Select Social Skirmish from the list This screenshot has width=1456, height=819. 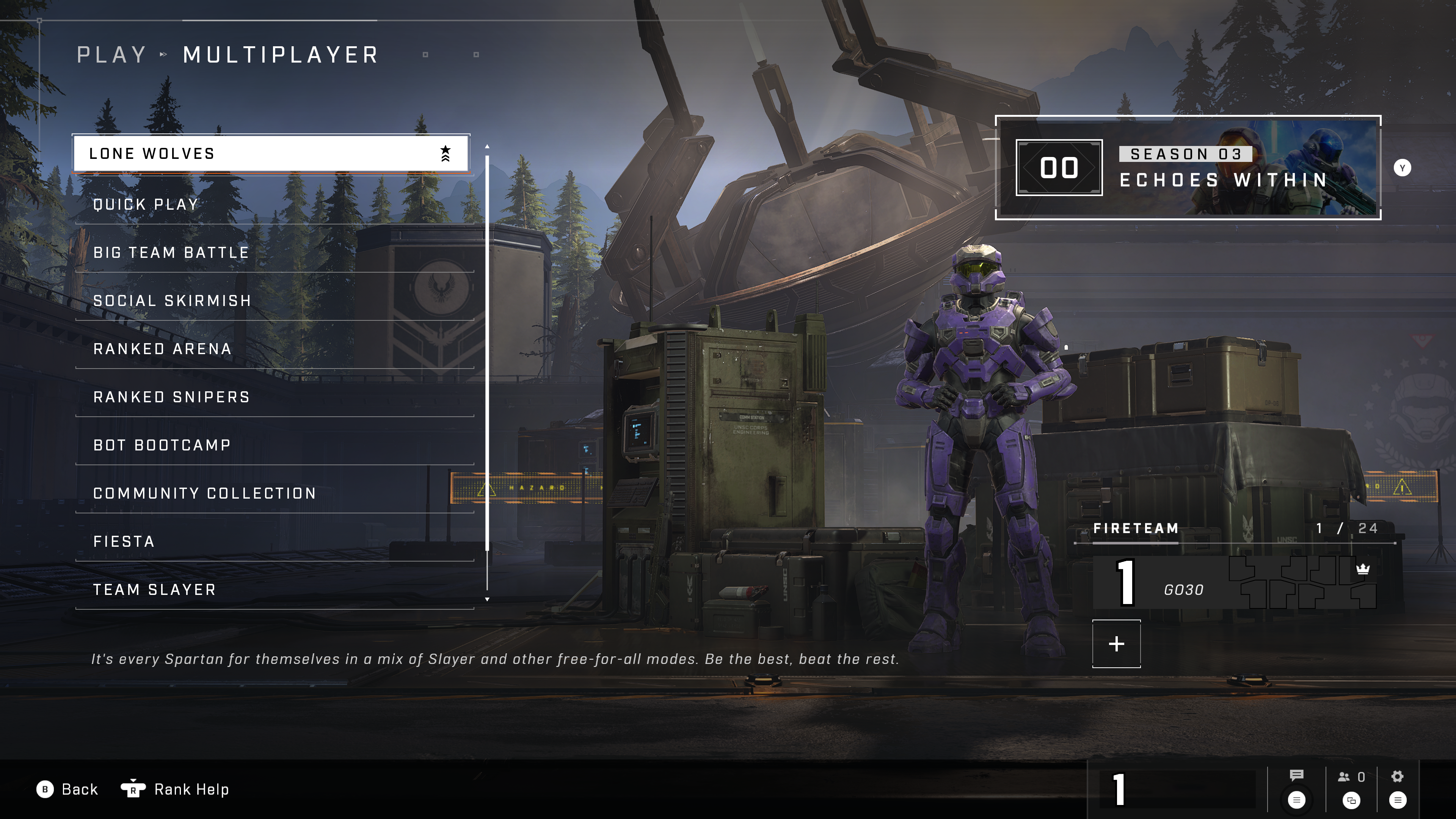click(274, 301)
